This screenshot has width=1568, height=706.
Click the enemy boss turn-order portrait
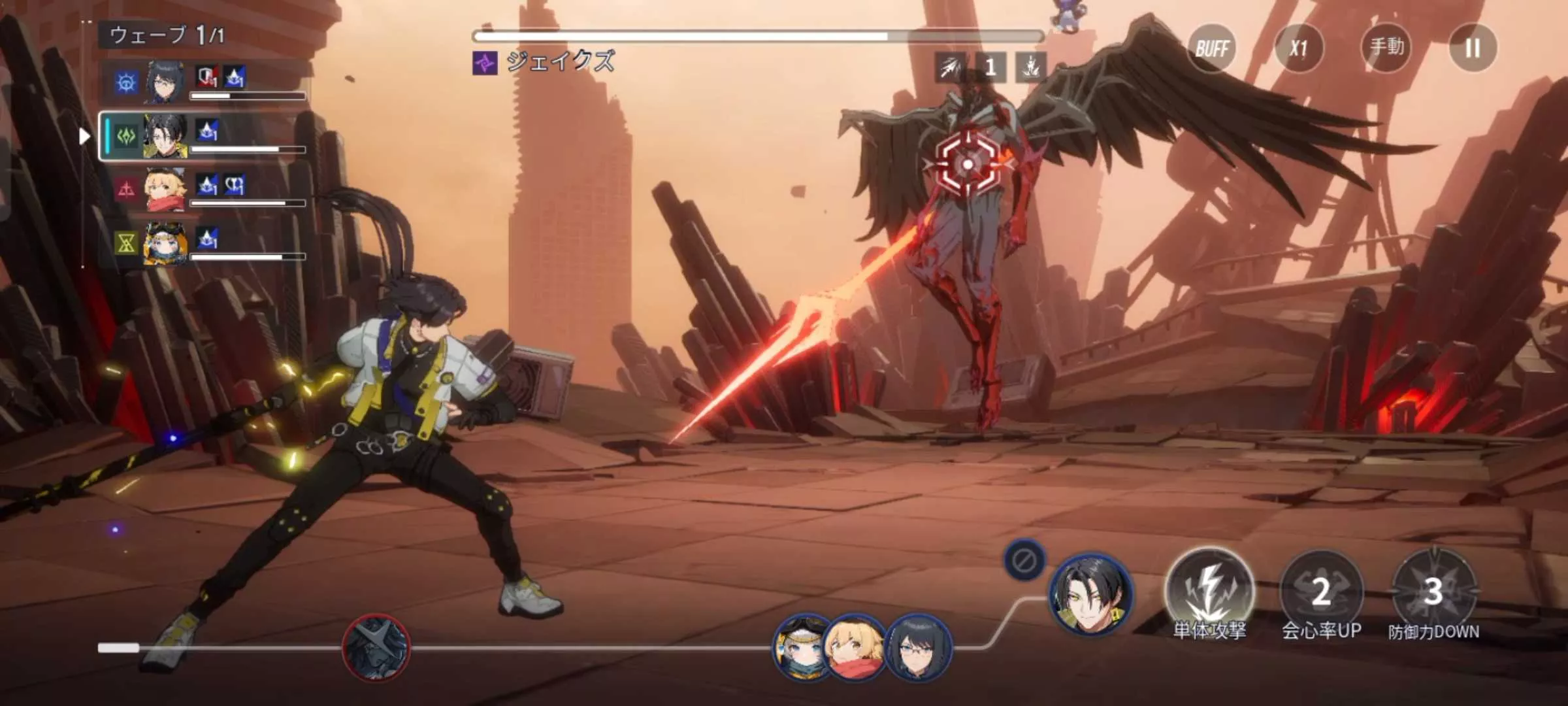[x=376, y=647]
